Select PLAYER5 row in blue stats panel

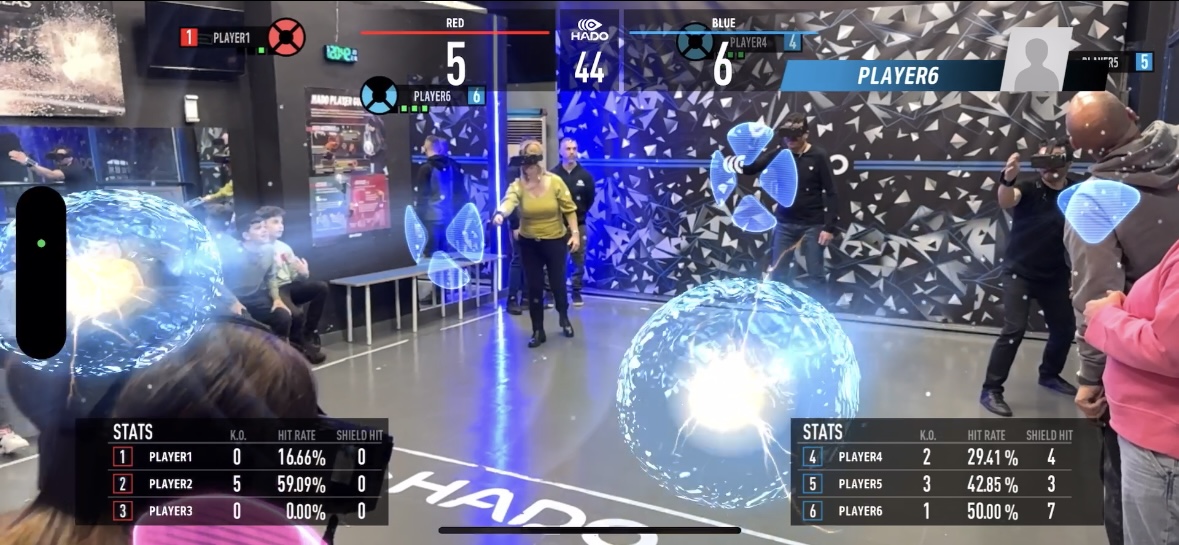pyautogui.click(x=940, y=484)
